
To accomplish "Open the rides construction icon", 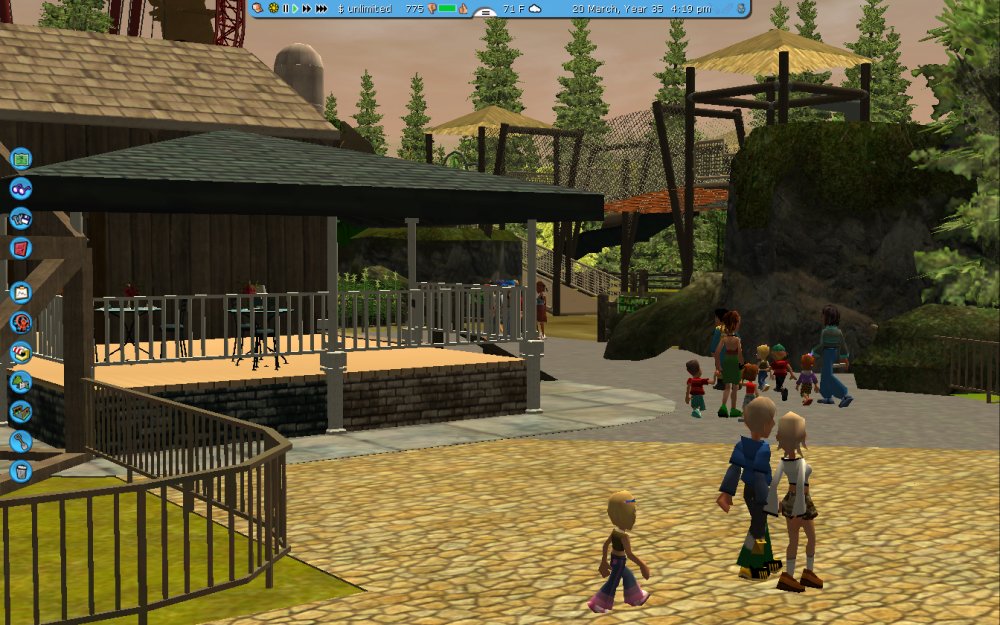I will (21, 323).
